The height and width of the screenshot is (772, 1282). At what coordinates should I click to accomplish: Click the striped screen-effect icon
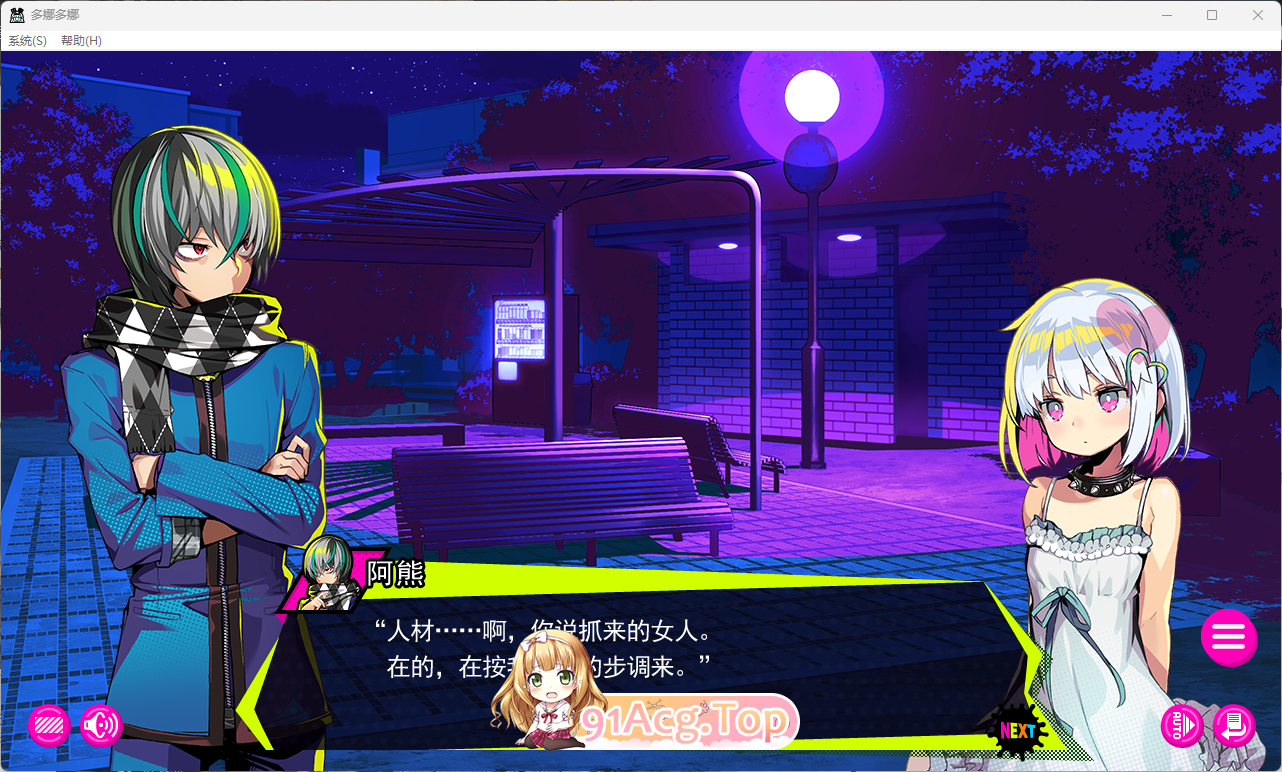pyautogui.click(x=48, y=727)
